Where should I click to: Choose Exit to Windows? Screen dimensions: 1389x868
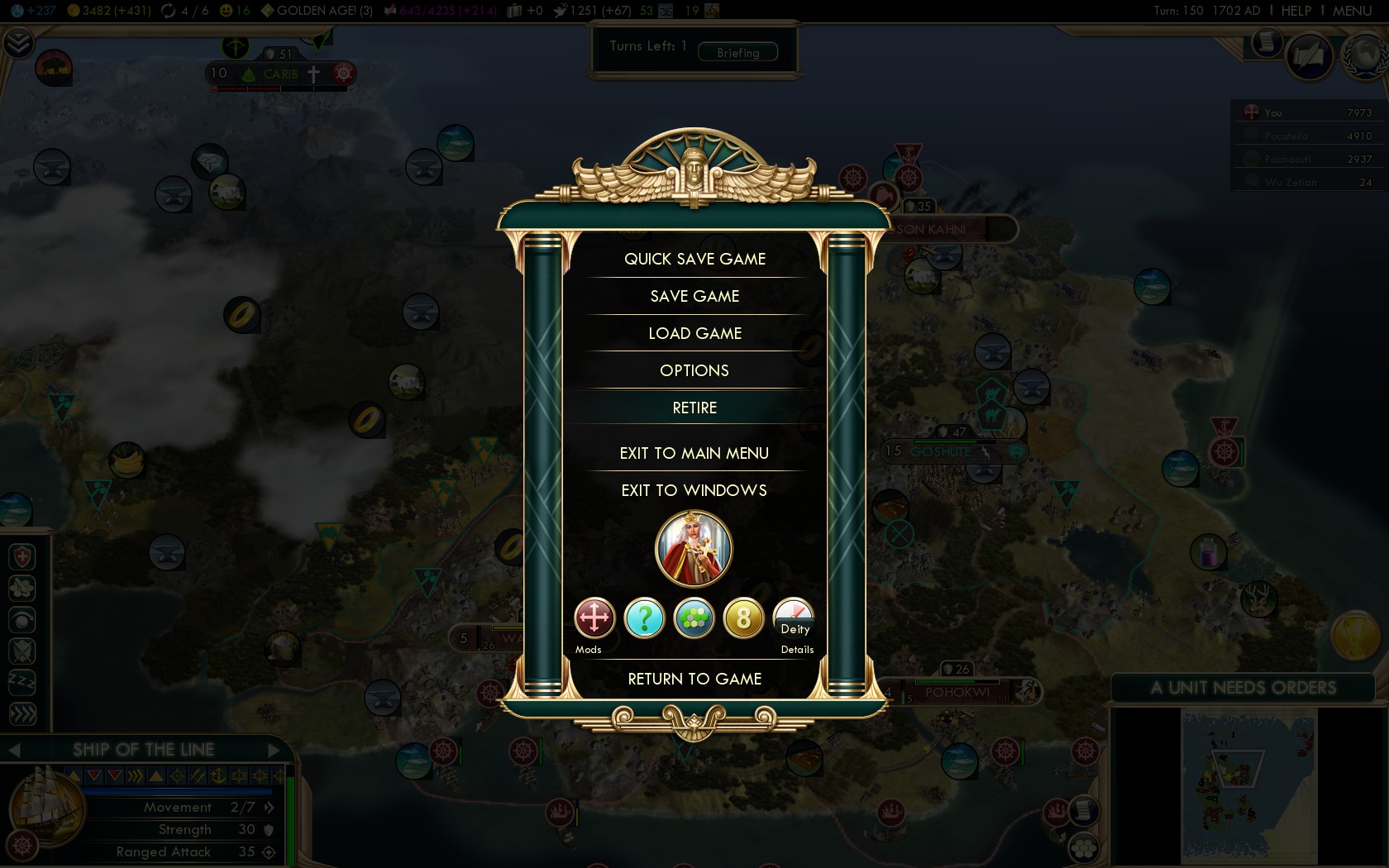pos(694,490)
